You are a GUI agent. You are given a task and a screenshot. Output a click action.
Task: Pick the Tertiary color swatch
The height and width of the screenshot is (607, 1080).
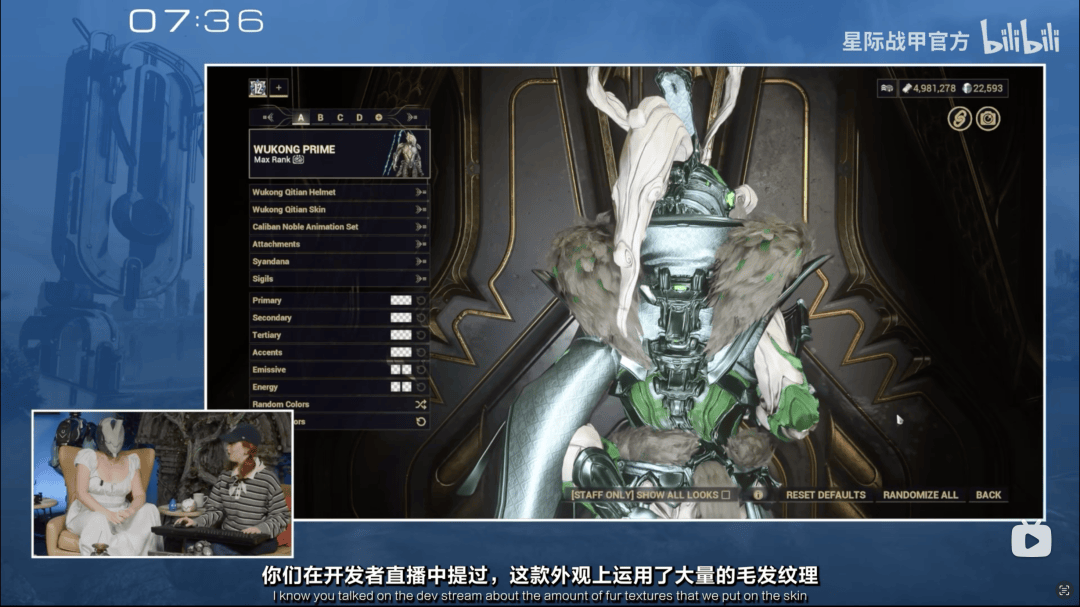pos(400,335)
